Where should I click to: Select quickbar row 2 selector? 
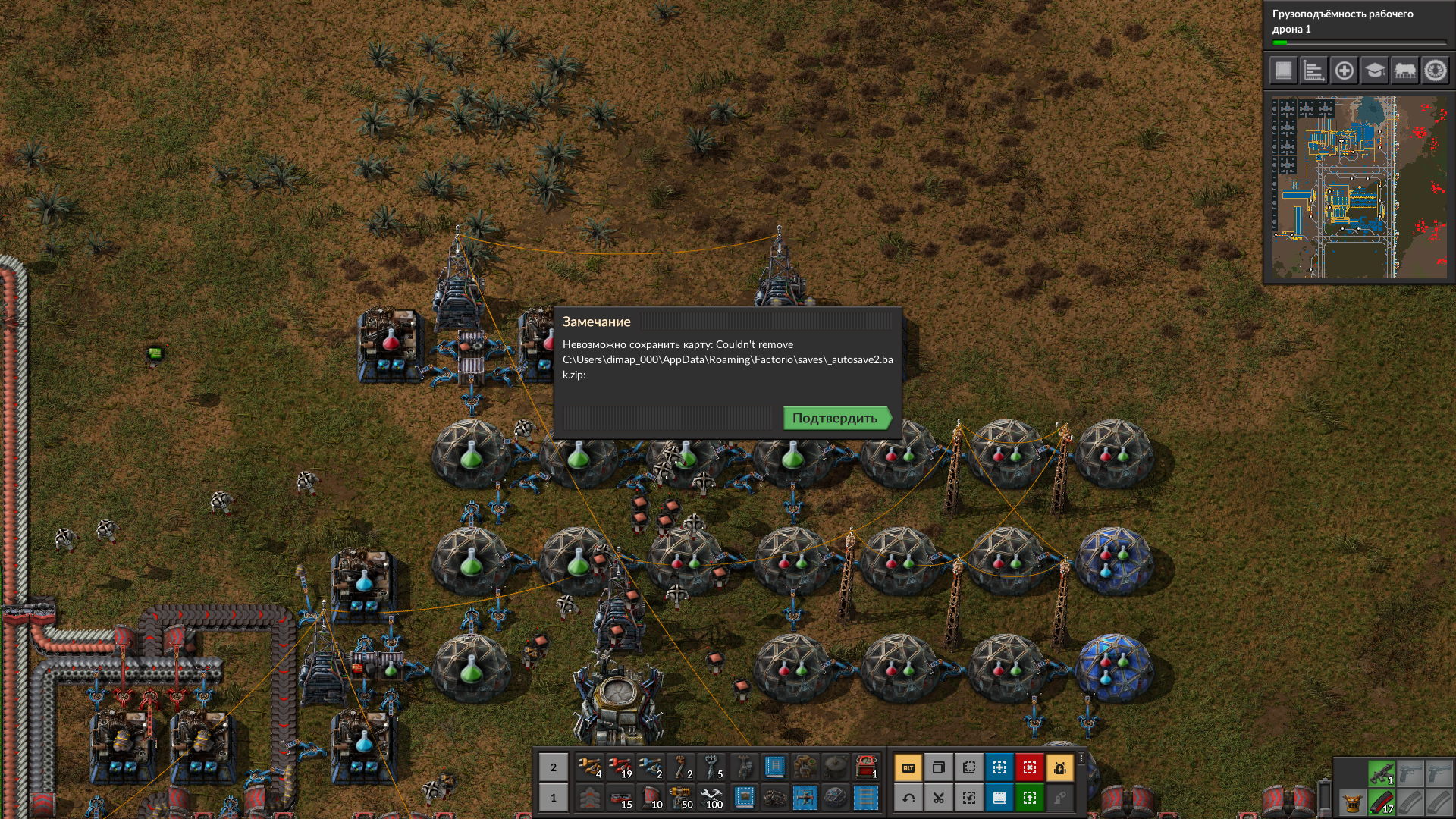[553, 768]
